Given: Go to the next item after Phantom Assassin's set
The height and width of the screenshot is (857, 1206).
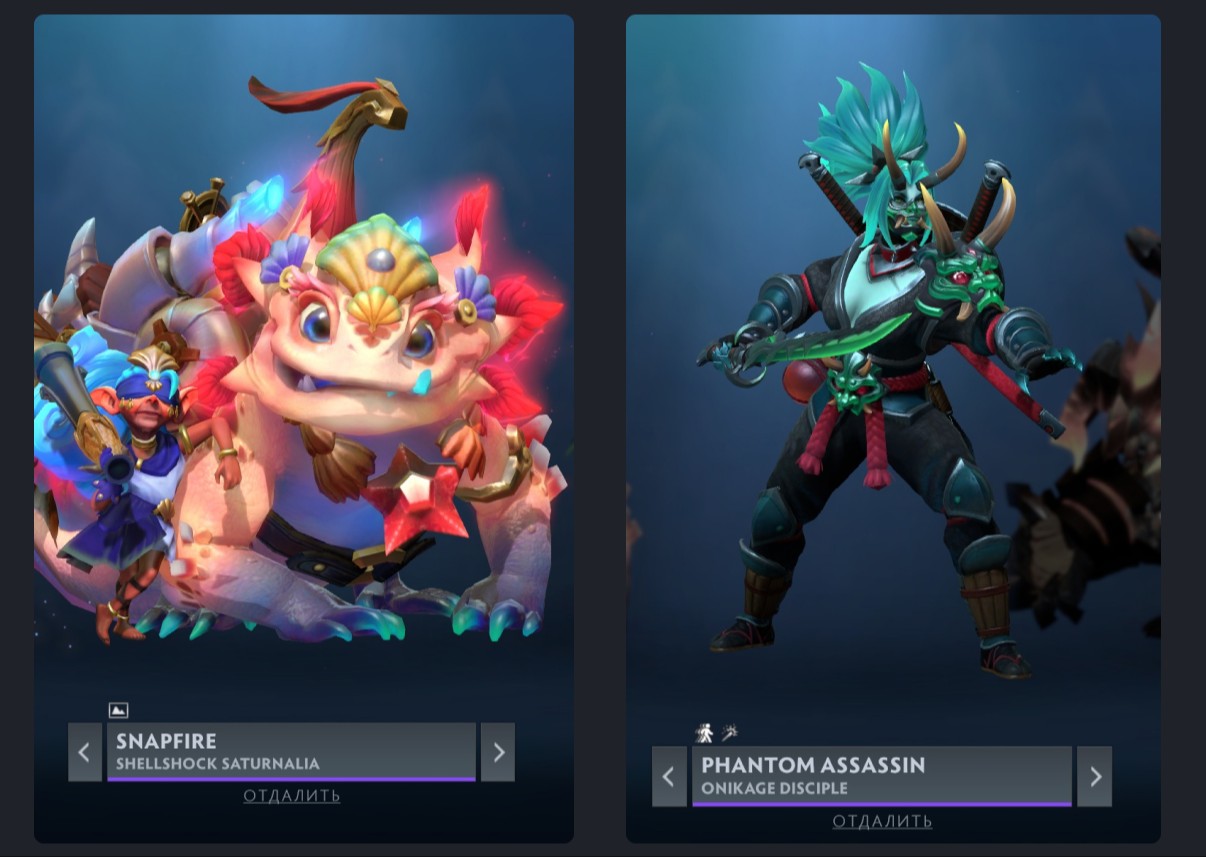Looking at the screenshot, I should [1094, 776].
